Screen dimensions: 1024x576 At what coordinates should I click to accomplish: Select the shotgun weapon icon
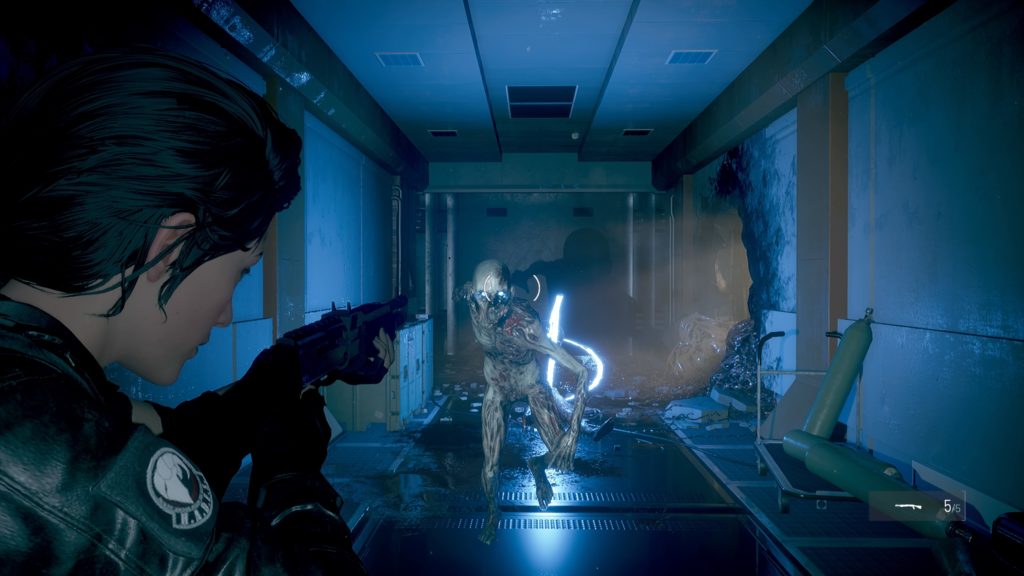point(908,506)
